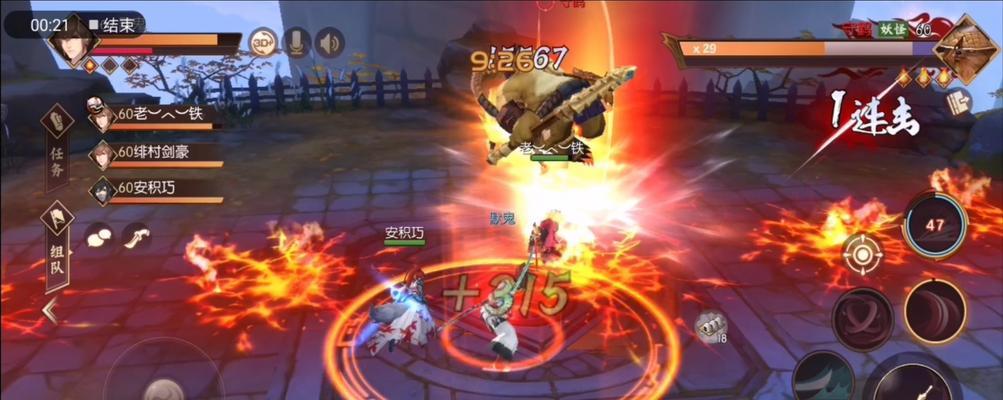Toggle the 3D view button
This screenshot has width=1003, height=400.
(x=263, y=42)
